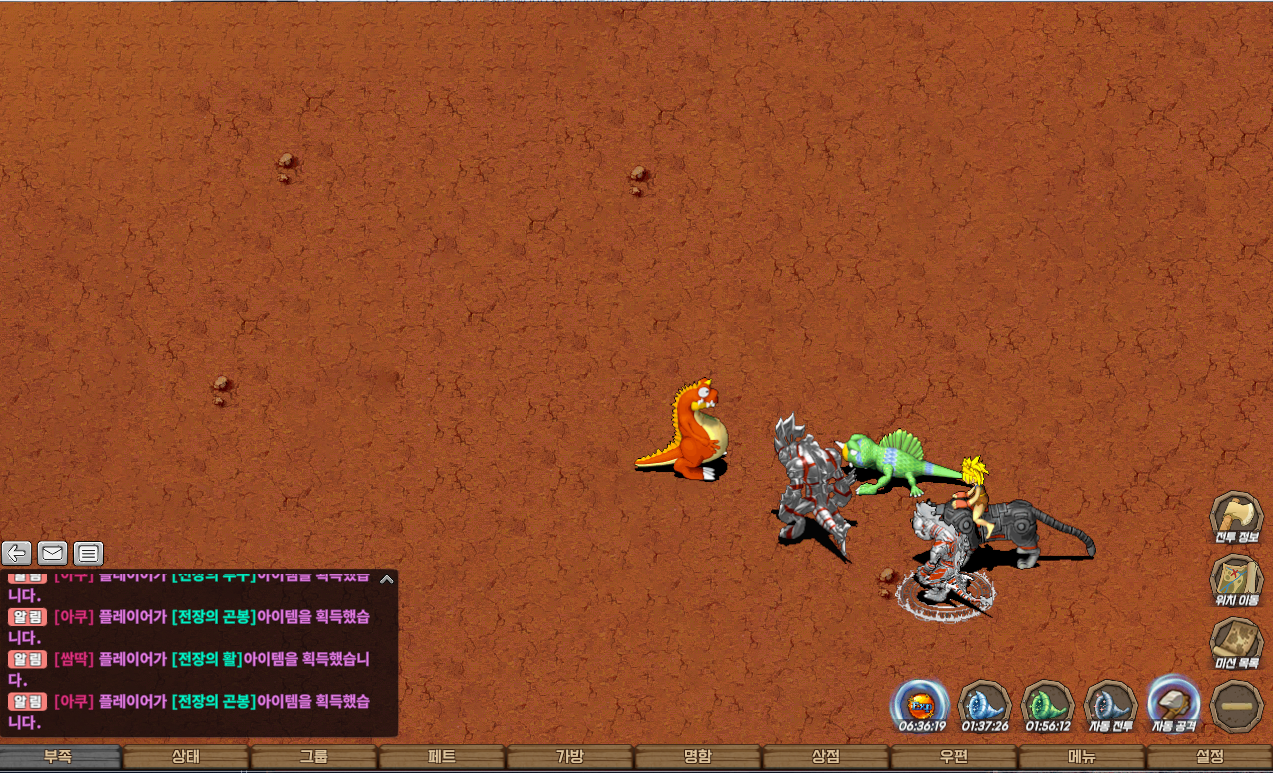Open the envelope button above chat
Screen dimensions: 1273x773
53,553
